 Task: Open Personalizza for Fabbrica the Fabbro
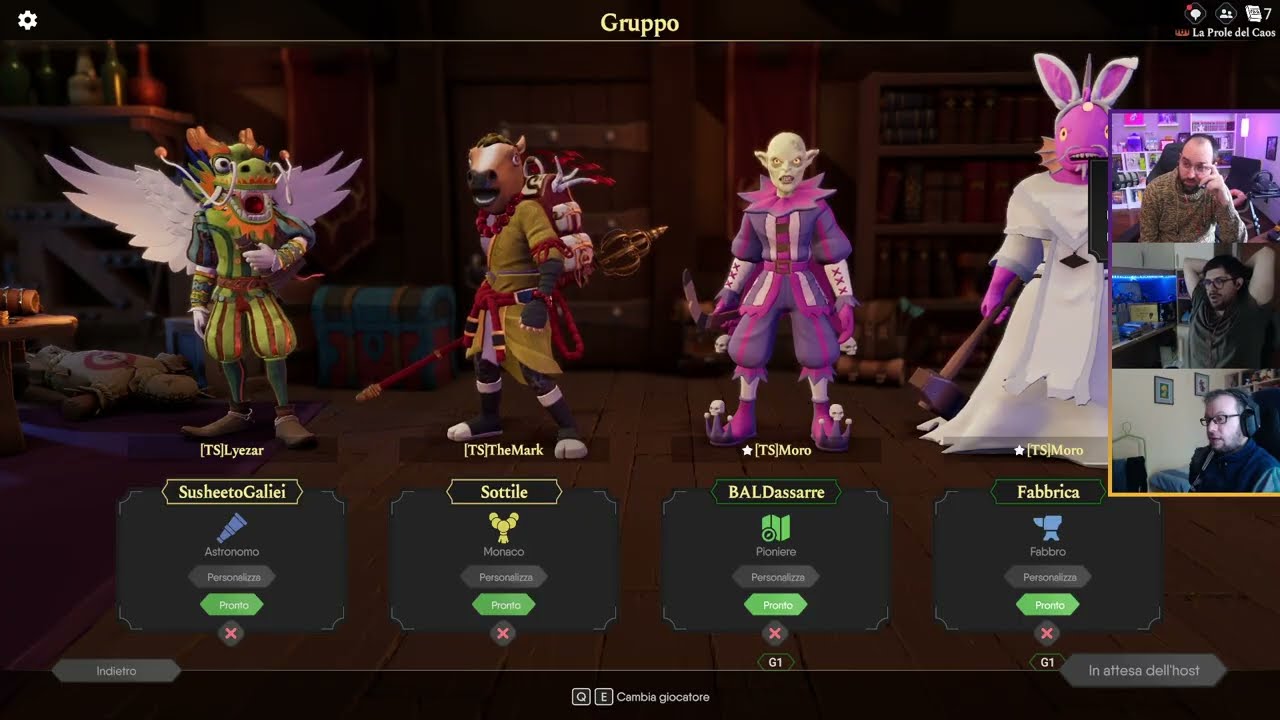1049,577
